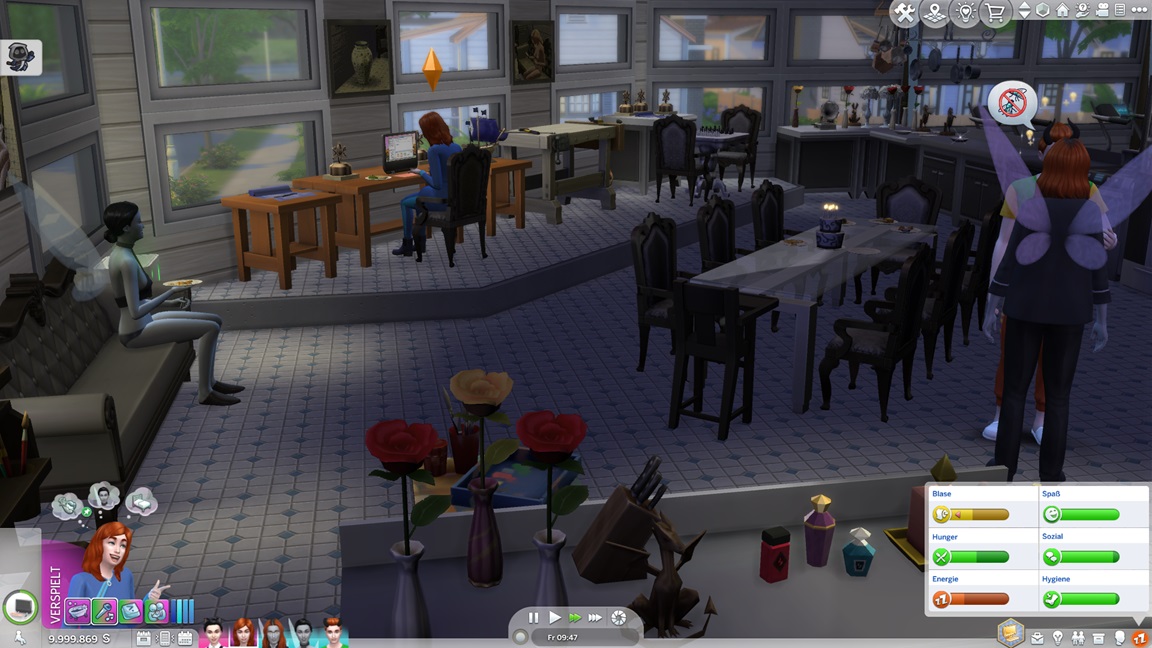Open the shopping cart store button

click(x=995, y=13)
